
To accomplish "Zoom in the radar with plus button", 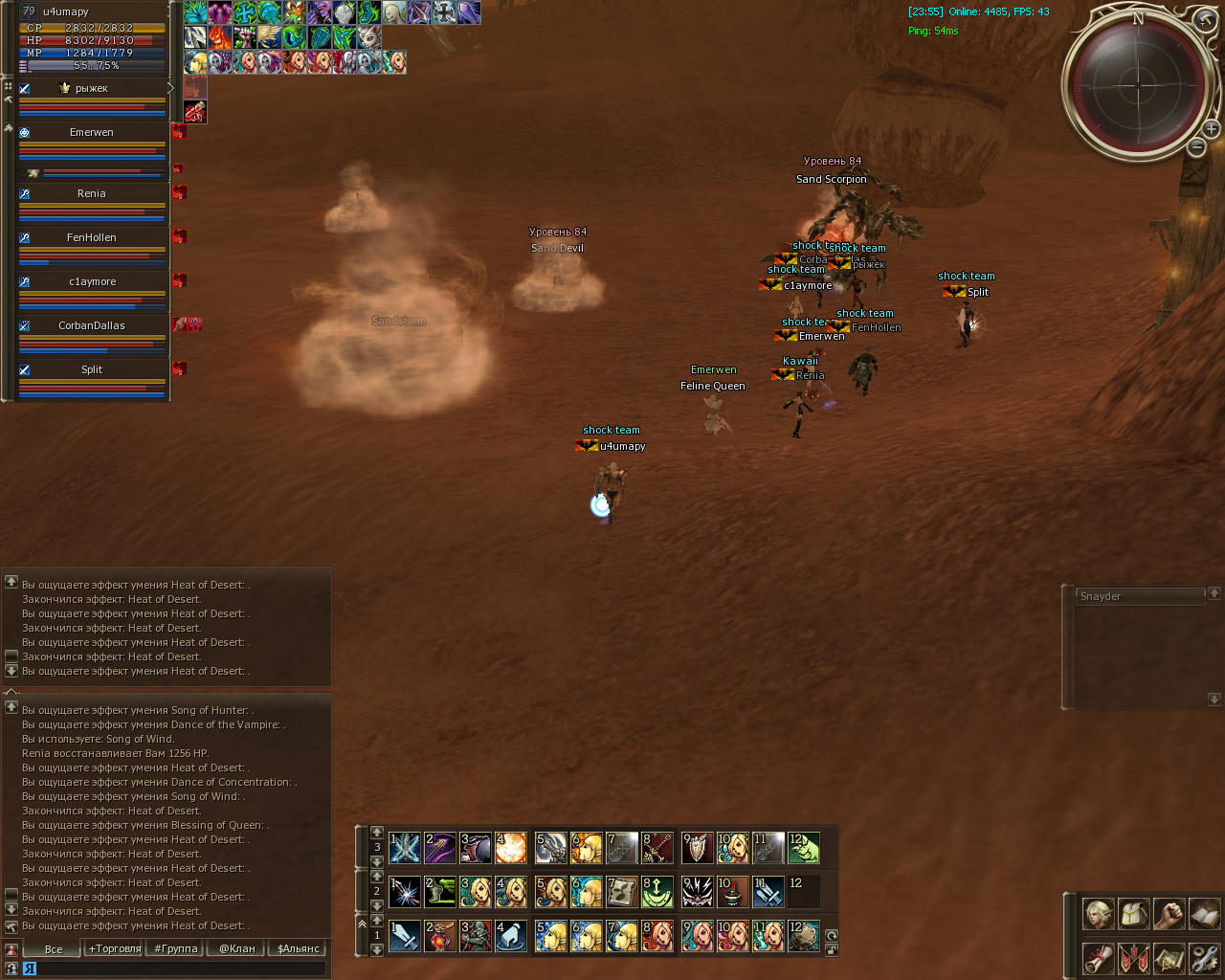I will tap(1211, 128).
